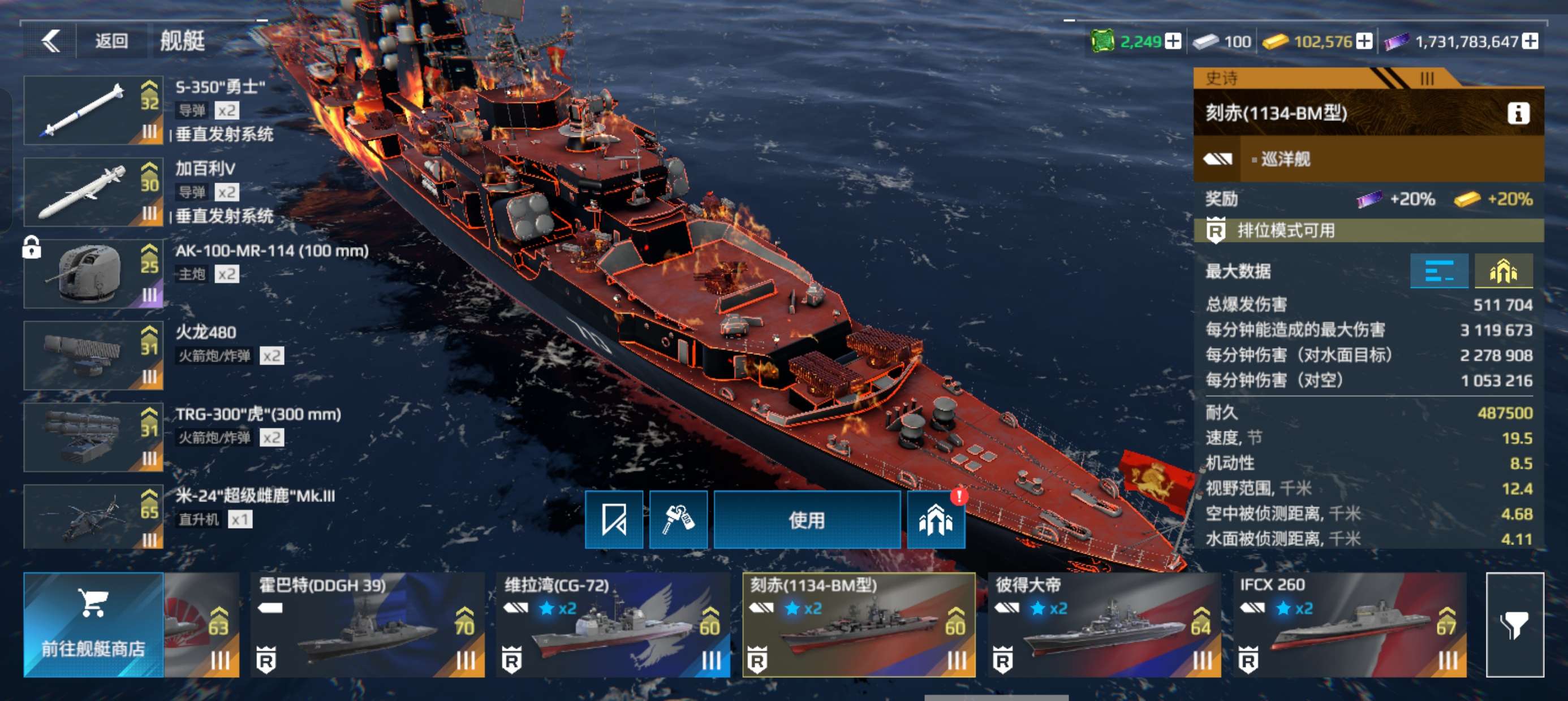Choose the 彼得大帝 ship card
1568x701 pixels.
tap(1104, 624)
